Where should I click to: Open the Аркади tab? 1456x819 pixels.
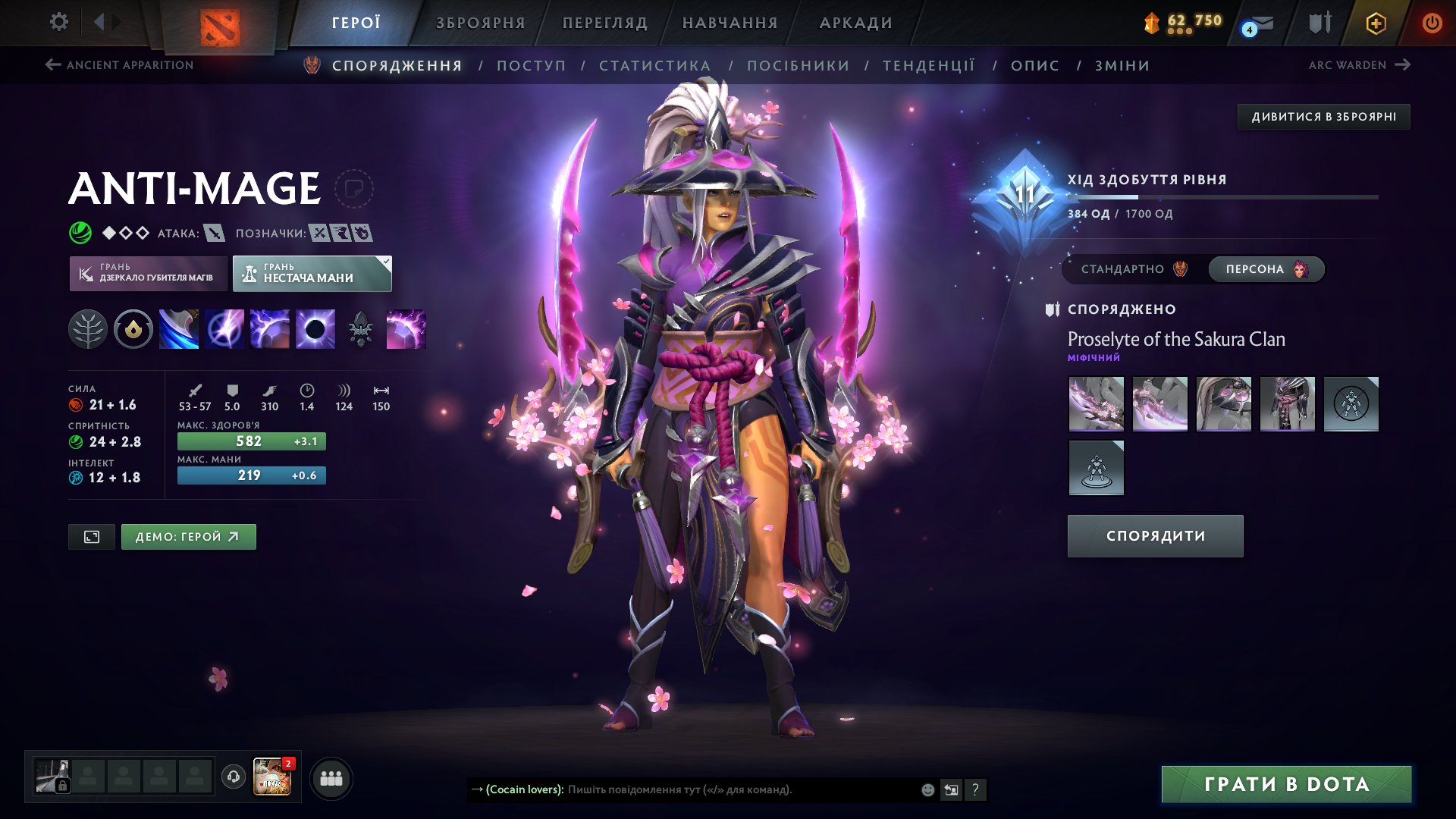point(856,23)
